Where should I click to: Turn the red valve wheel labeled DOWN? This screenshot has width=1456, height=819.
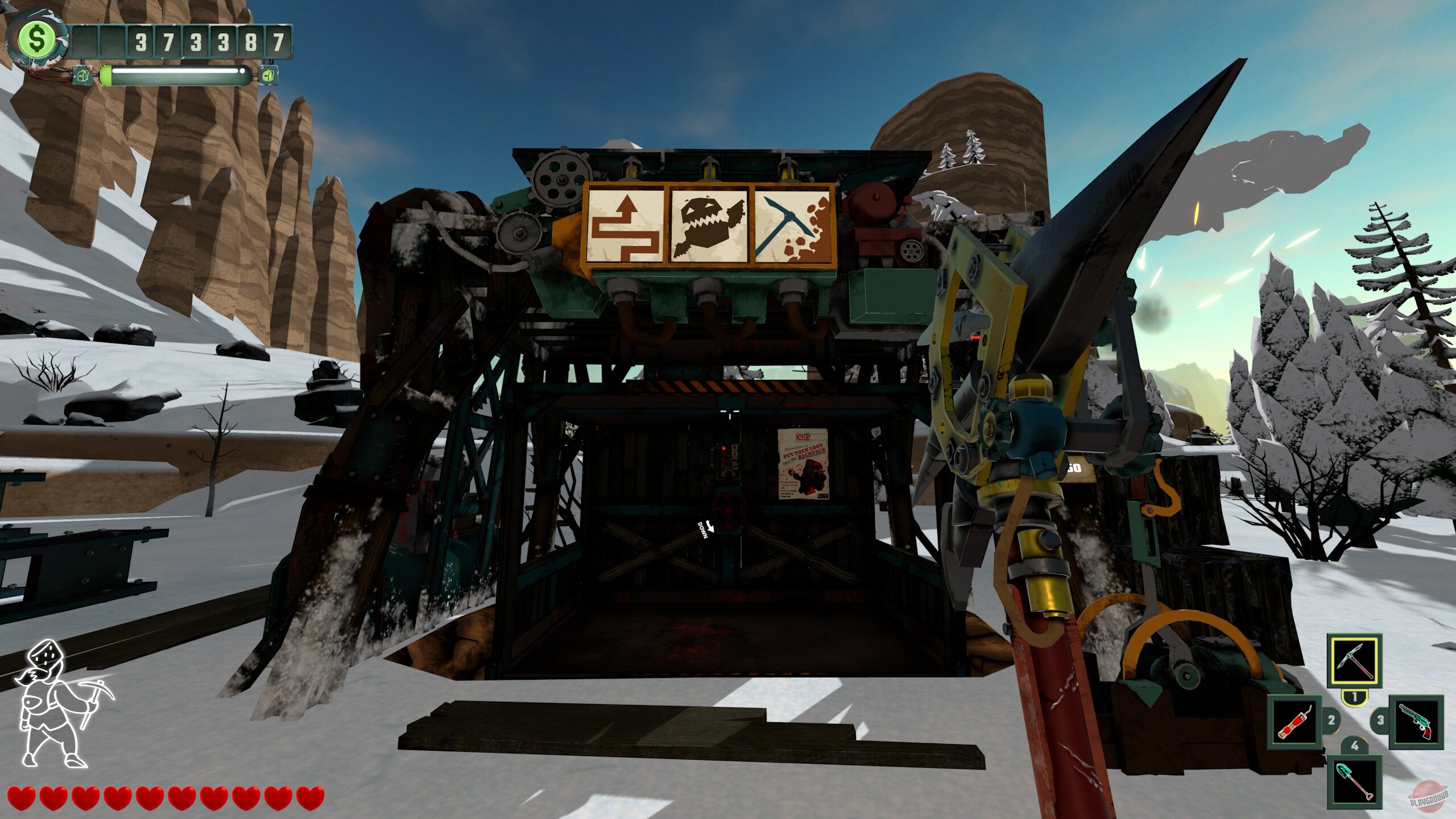tap(727, 508)
